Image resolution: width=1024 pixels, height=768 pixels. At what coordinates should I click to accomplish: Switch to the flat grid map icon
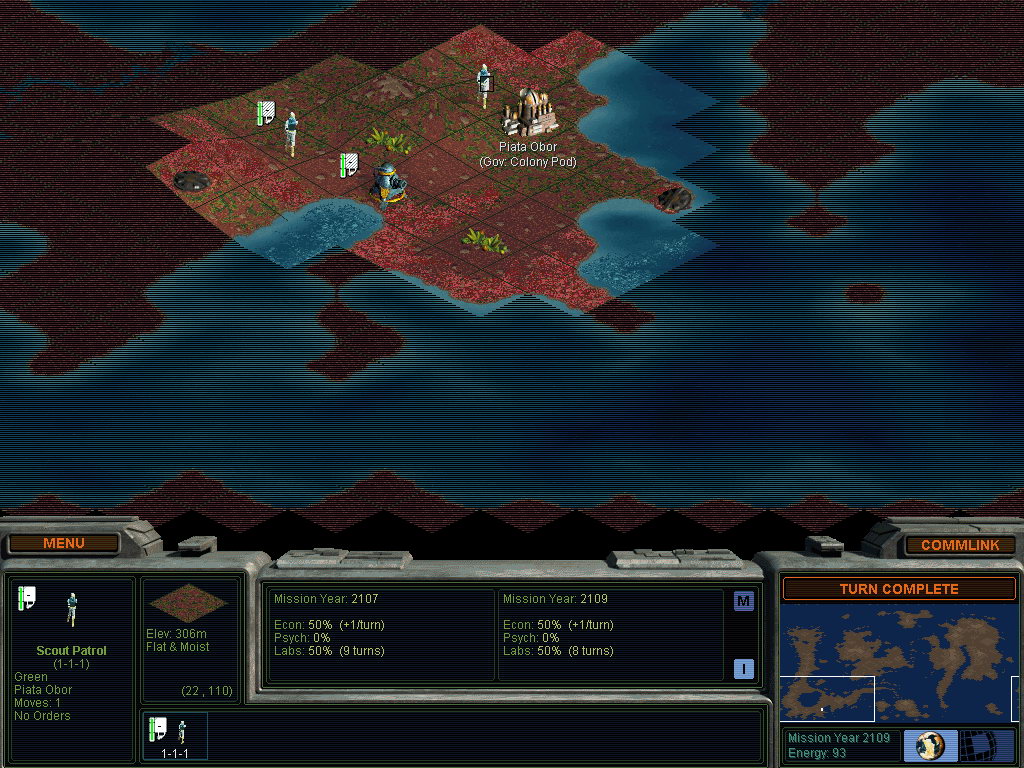click(x=987, y=745)
